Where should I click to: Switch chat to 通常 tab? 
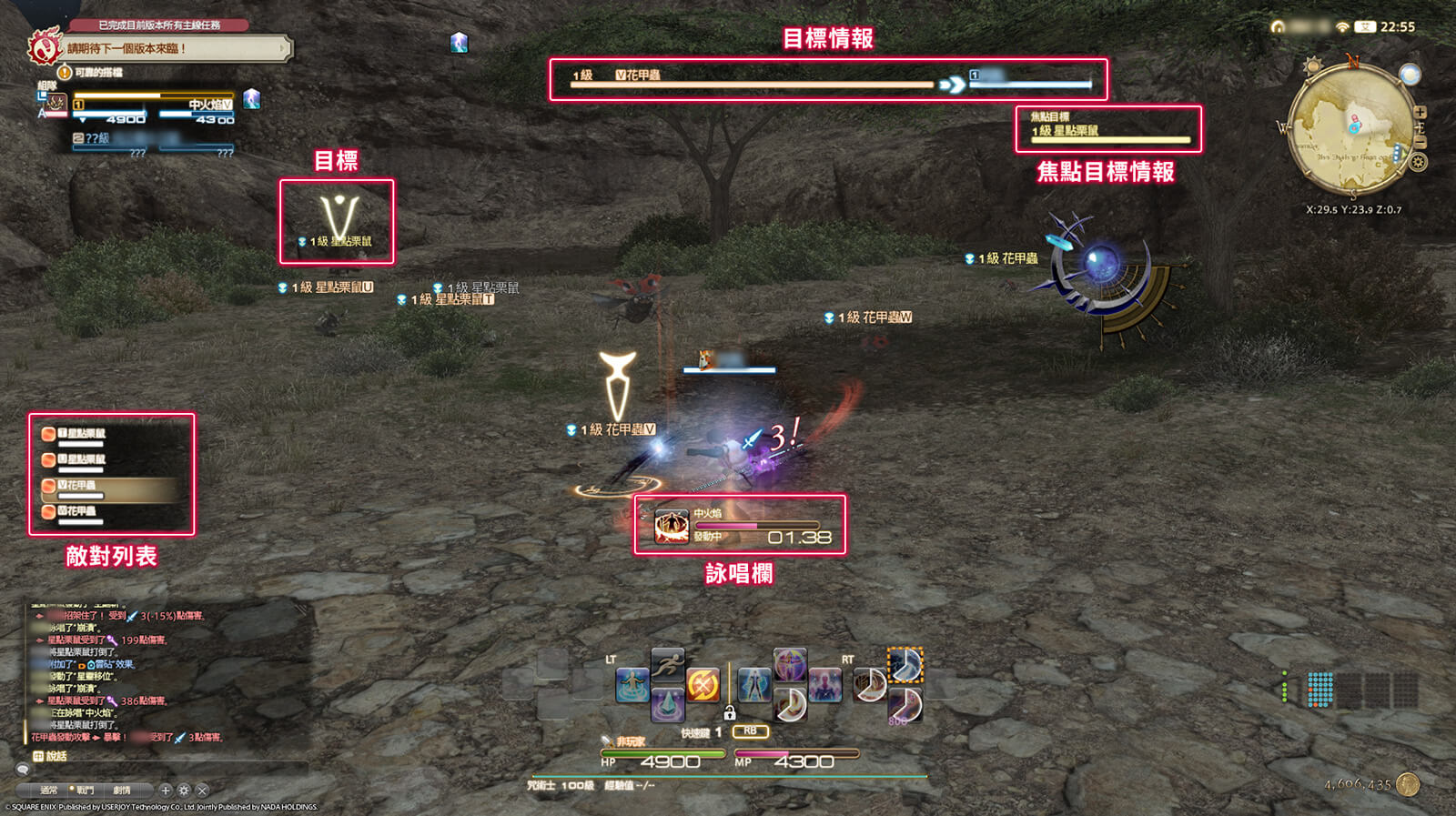49,791
